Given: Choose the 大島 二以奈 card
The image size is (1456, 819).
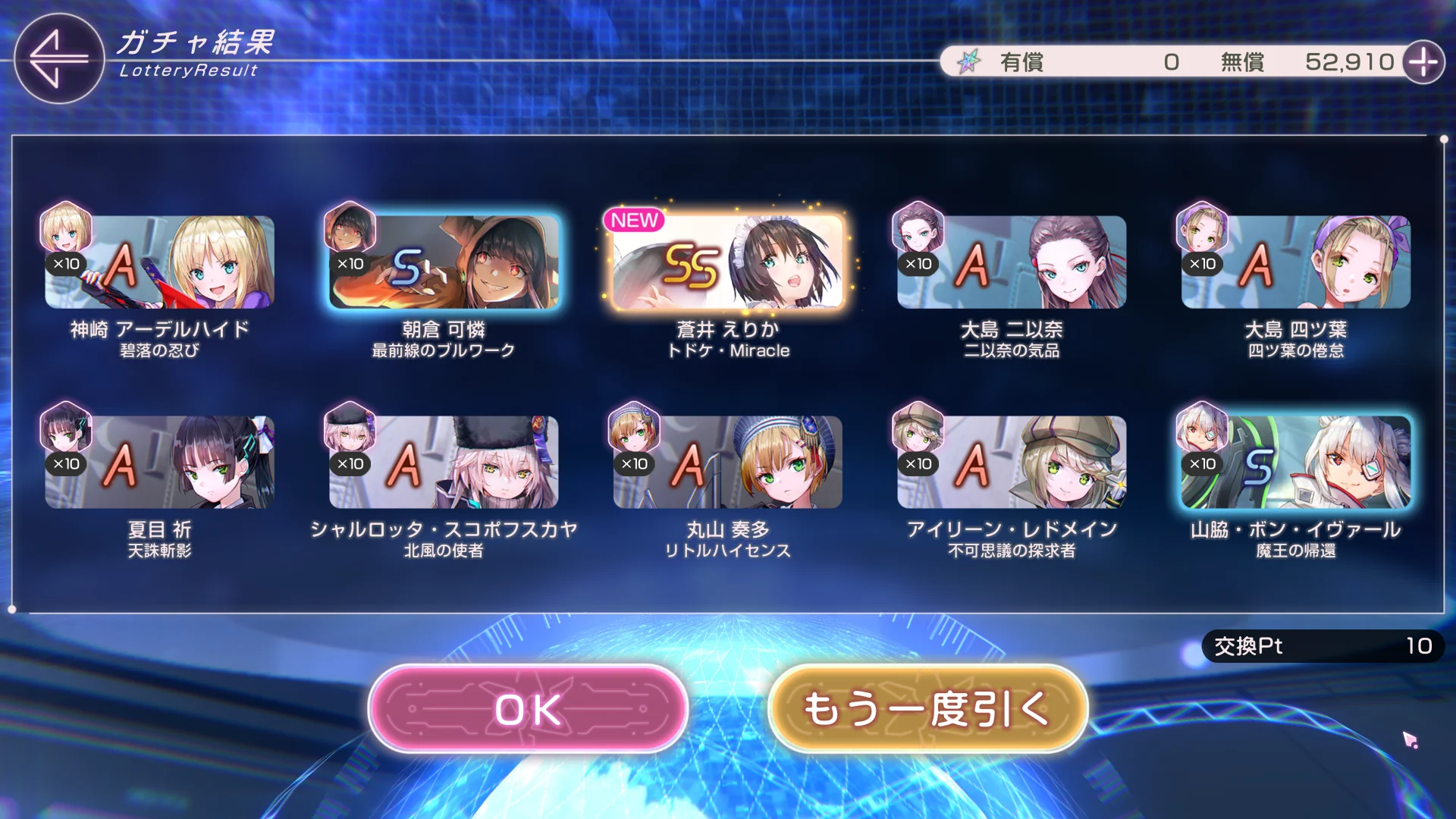Looking at the screenshot, I should pos(1012,262).
